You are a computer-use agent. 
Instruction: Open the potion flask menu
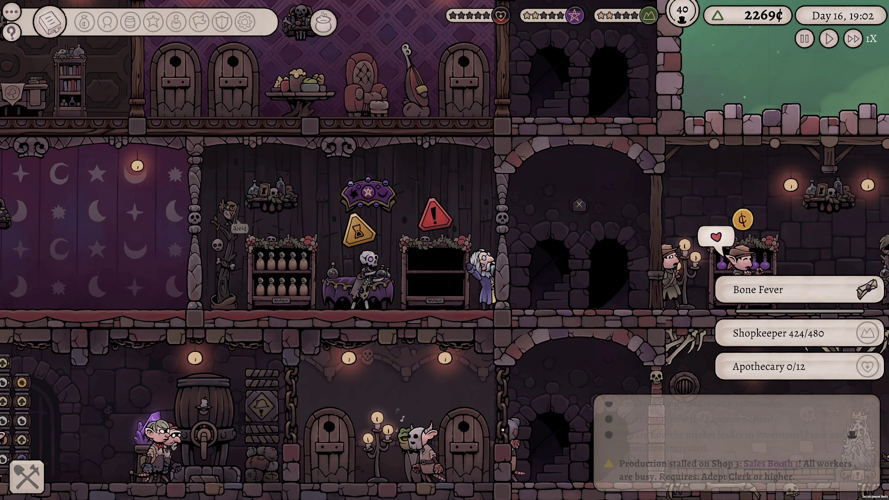pyautogui.click(x=176, y=22)
